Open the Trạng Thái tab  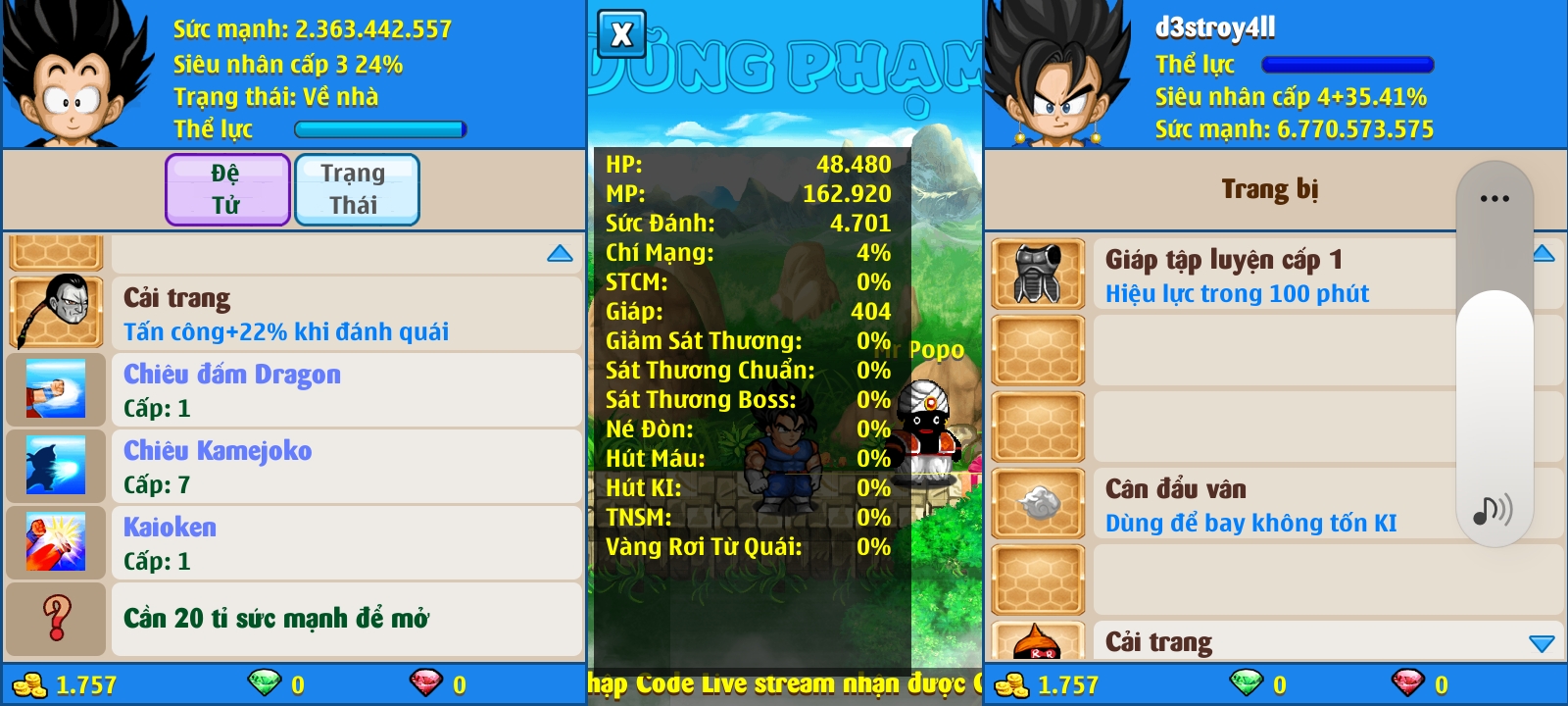(356, 189)
